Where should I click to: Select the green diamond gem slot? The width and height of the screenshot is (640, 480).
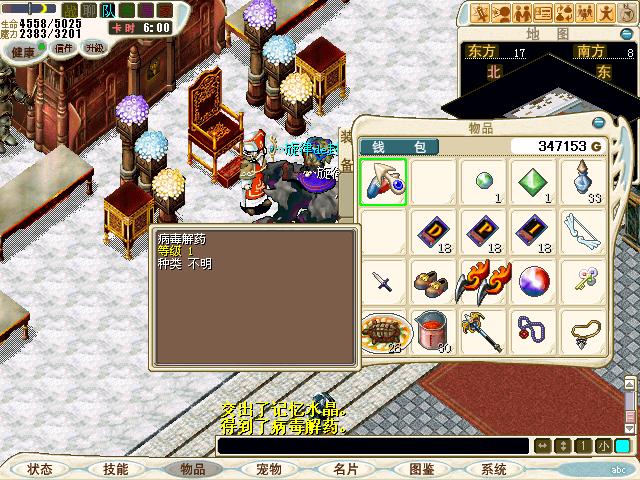click(x=535, y=182)
